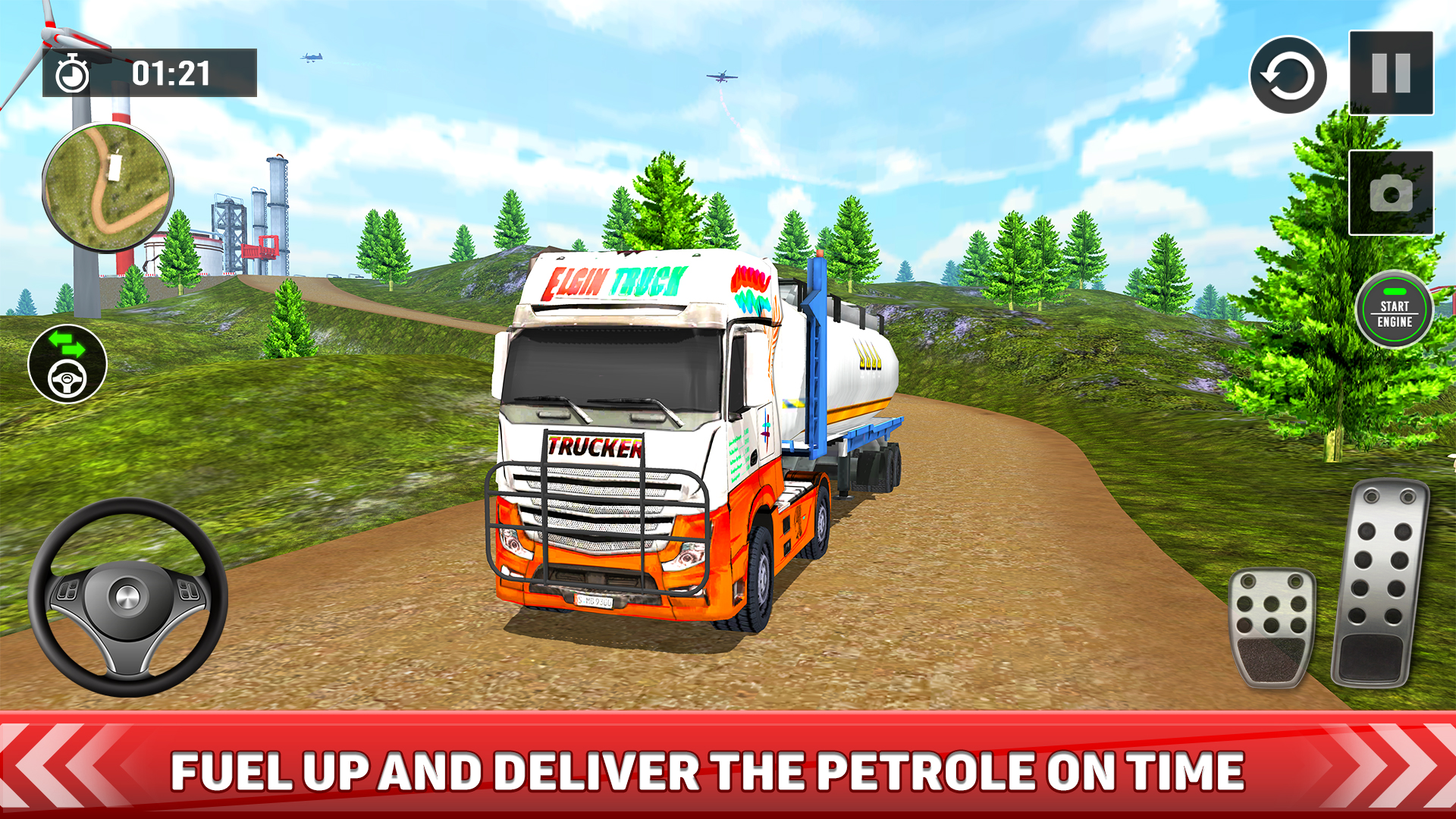Toggle the engine indicator above Start Engine
Image resolution: width=1456 pixels, height=819 pixels.
1394,290
